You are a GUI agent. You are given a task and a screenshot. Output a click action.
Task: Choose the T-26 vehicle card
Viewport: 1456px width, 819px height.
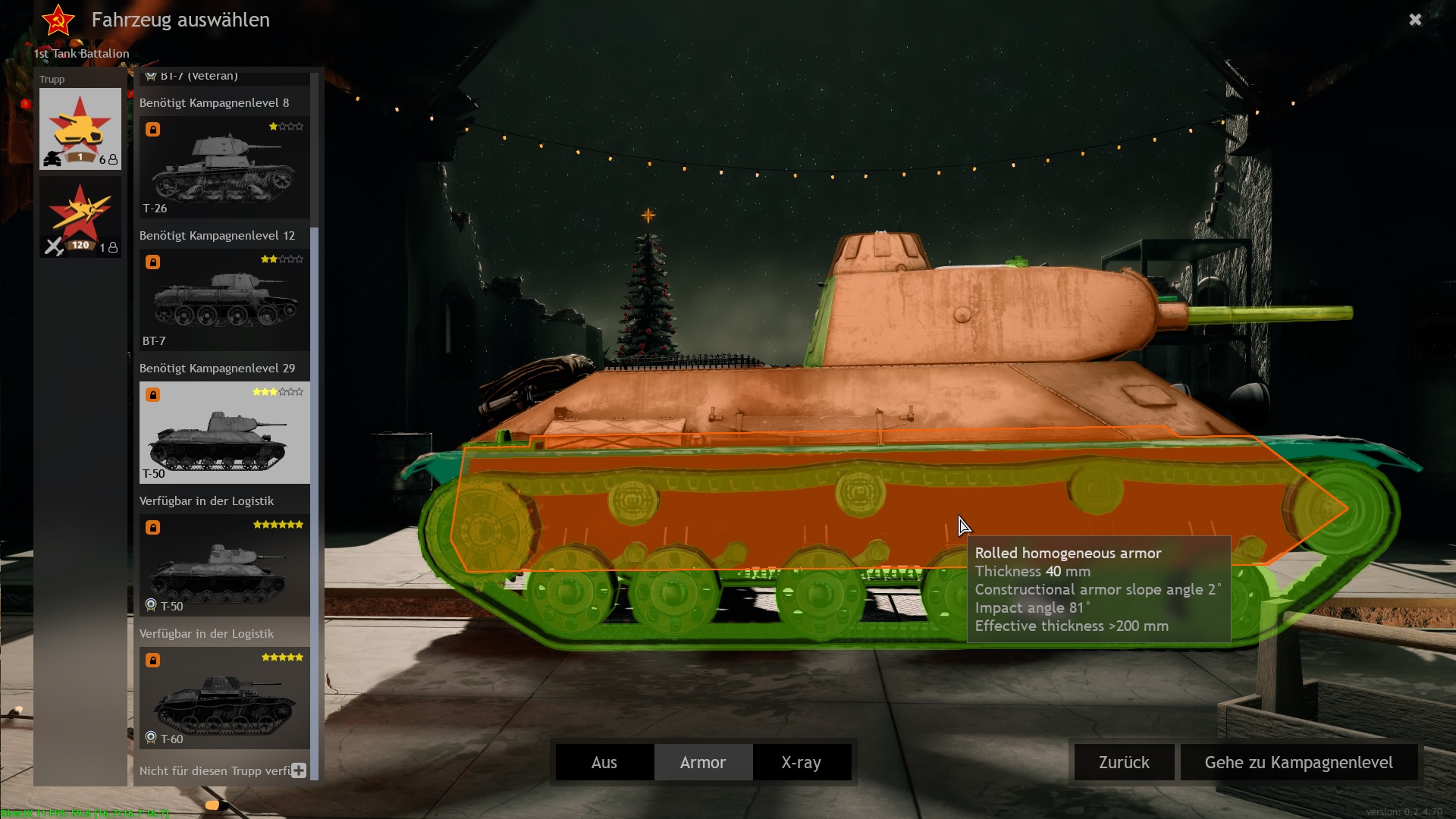224,168
